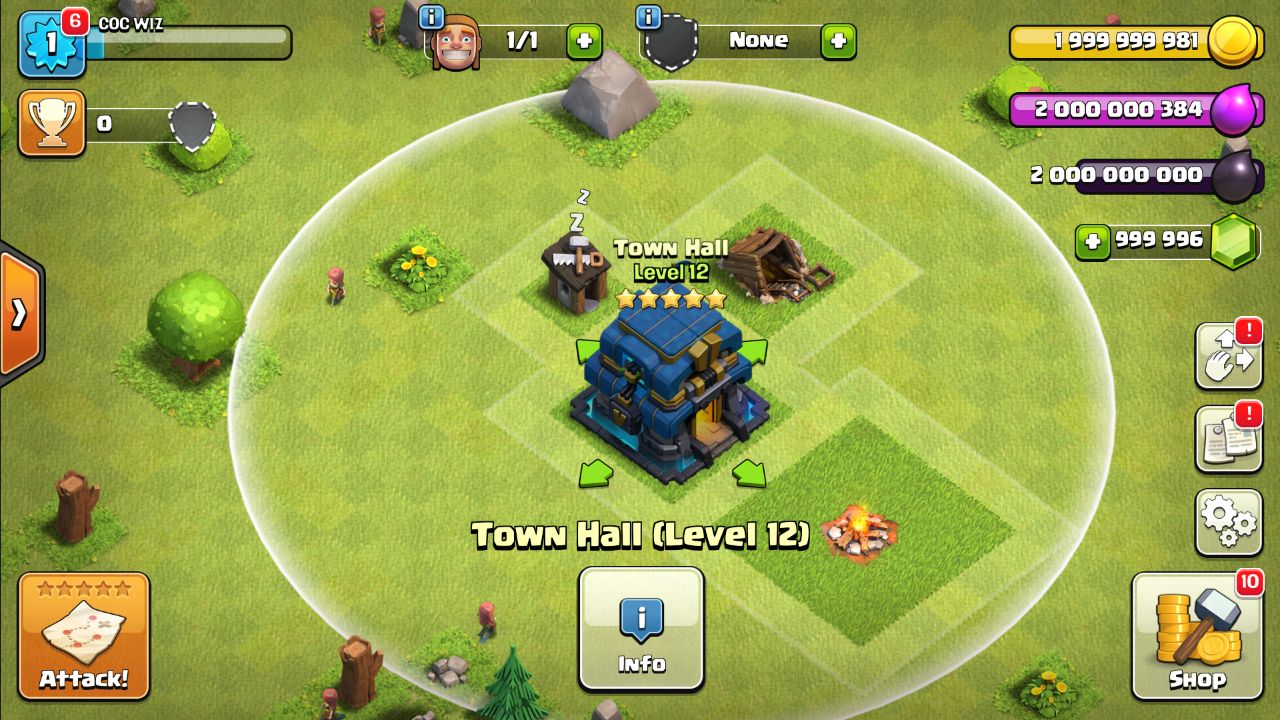Screen dimensions: 1280x720
Task: Click the purple elixir progress bar
Action: [1110, 110]
